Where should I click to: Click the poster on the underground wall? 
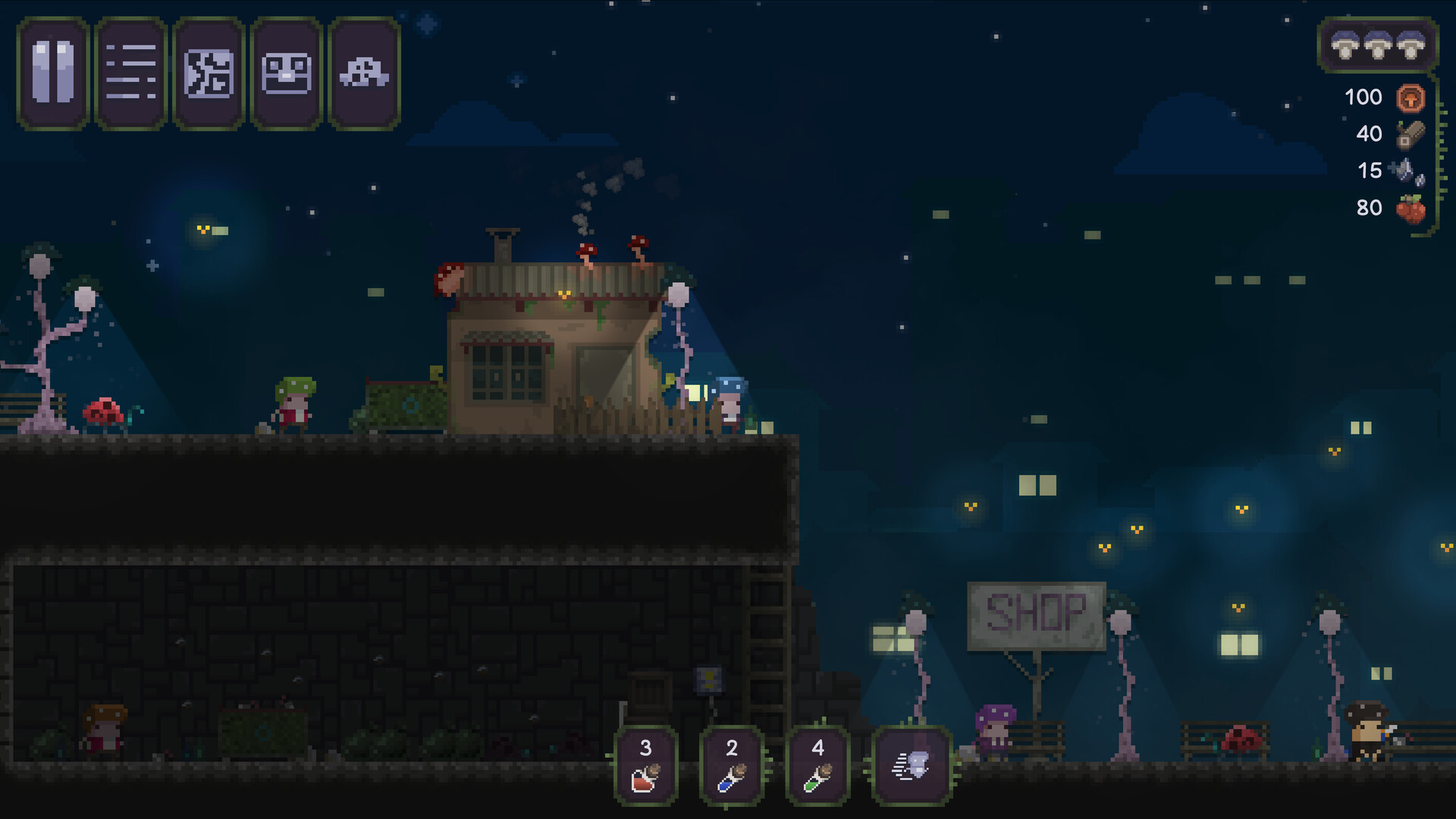tap(708, 679)
